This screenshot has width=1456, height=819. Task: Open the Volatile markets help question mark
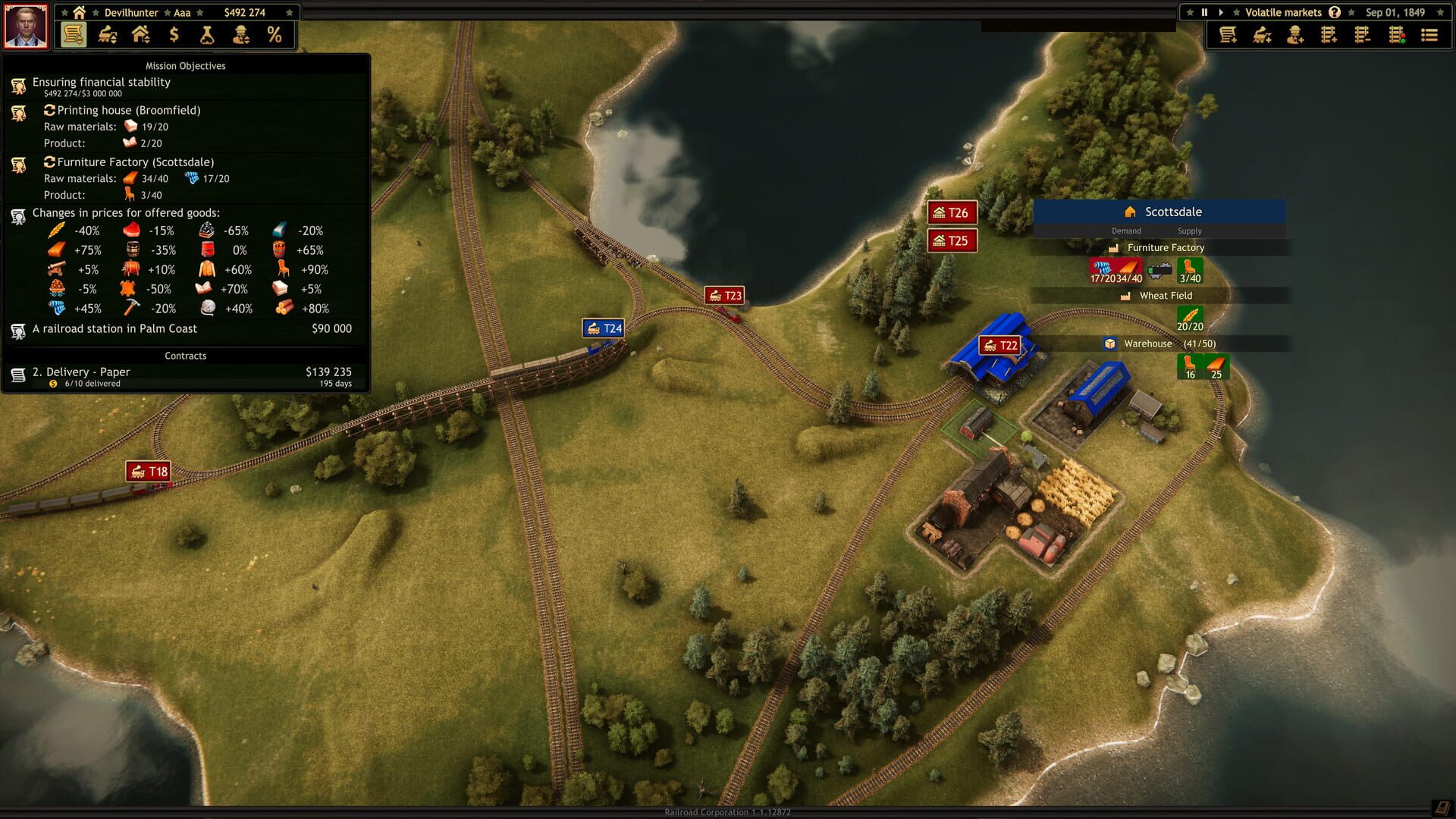1335,12
